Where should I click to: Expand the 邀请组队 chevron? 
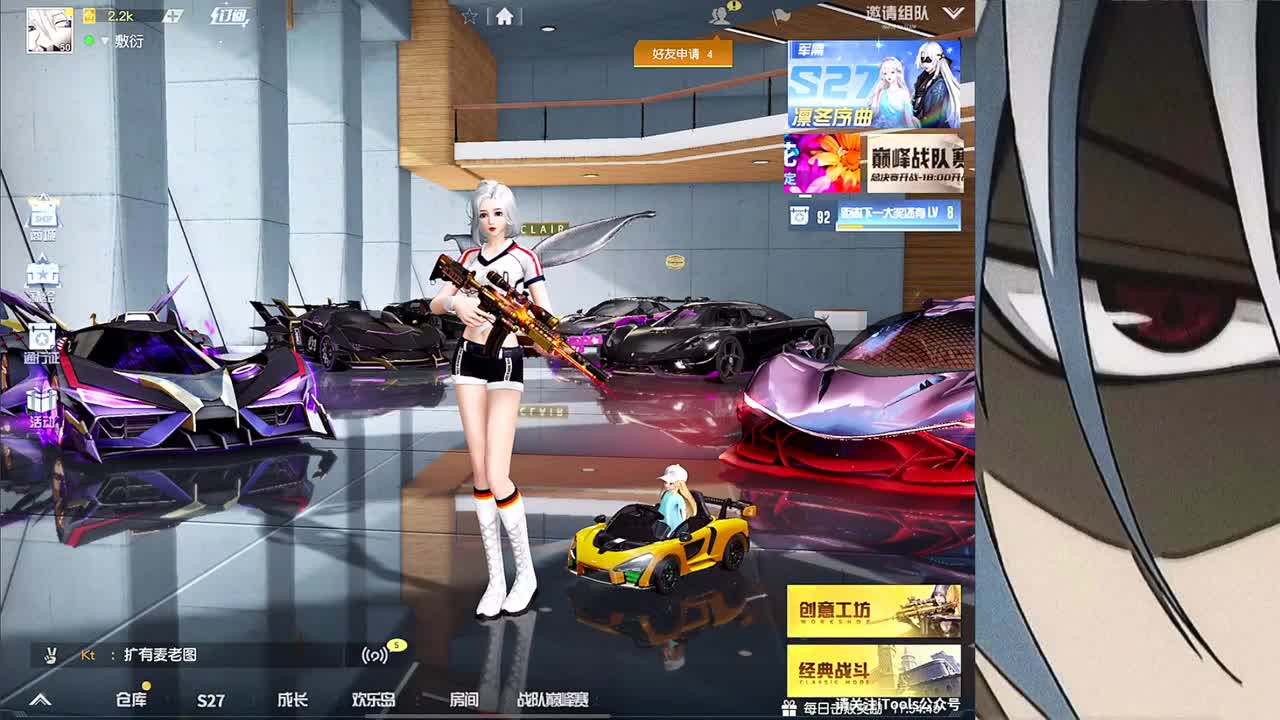point(955,15)
